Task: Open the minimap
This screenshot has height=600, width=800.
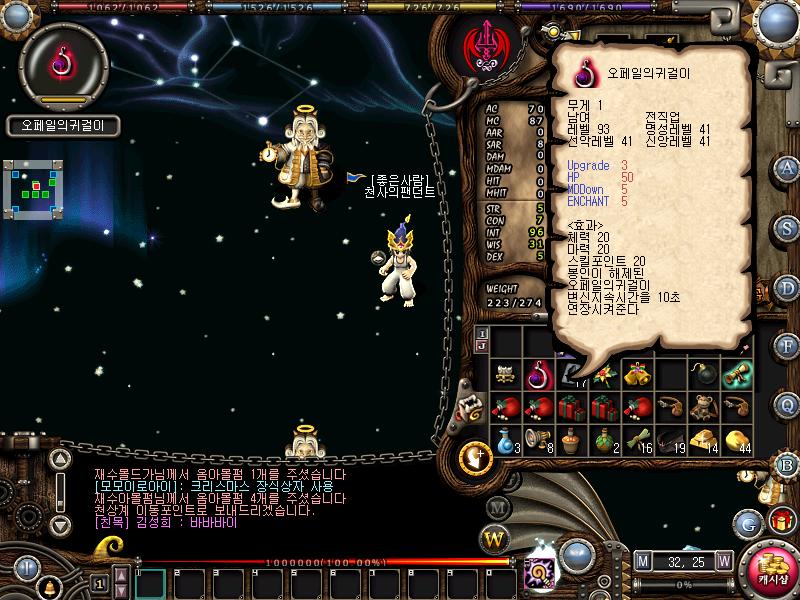Action: point(35,188)
